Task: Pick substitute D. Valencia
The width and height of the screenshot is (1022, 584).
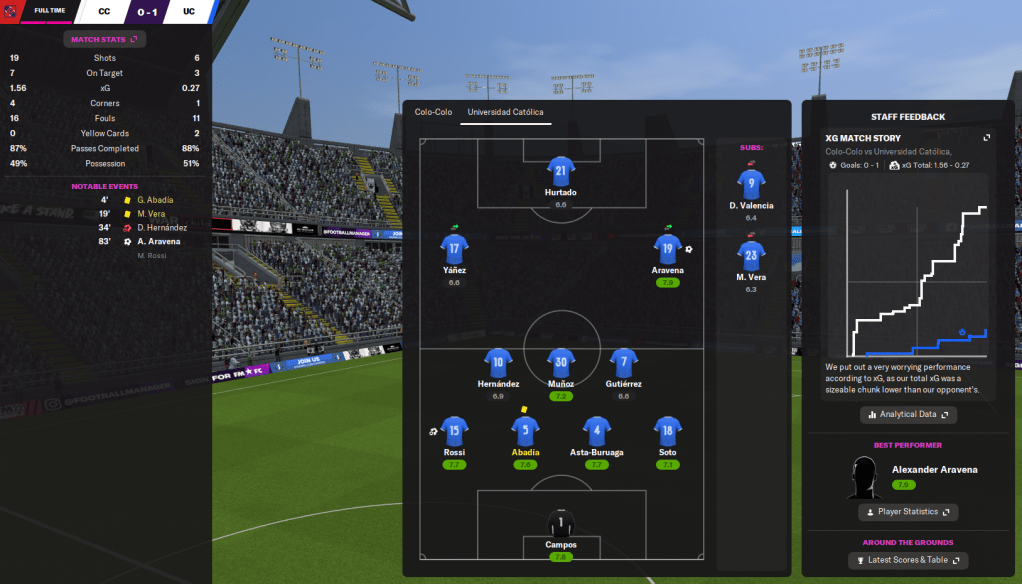Action: [x=751, y=186]
